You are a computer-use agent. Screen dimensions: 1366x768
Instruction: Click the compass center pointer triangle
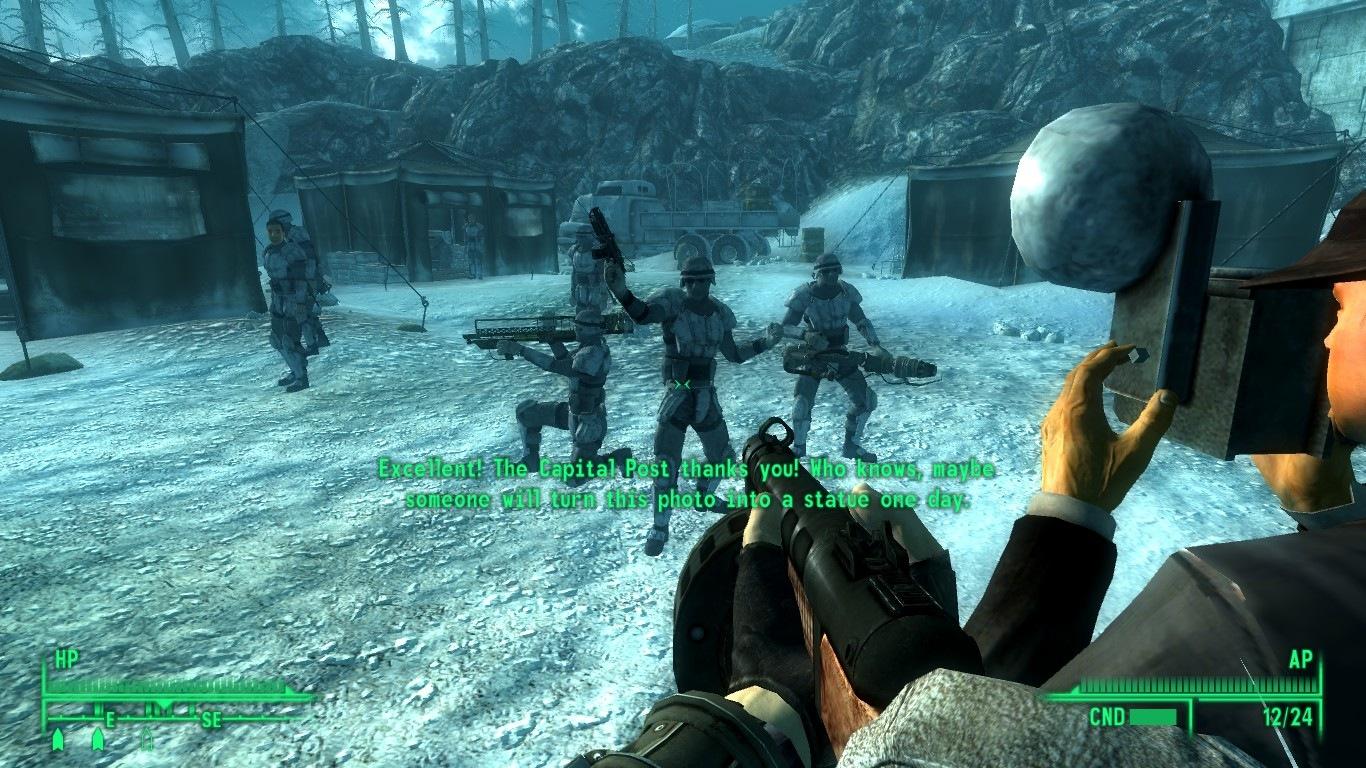click(164, 704)
